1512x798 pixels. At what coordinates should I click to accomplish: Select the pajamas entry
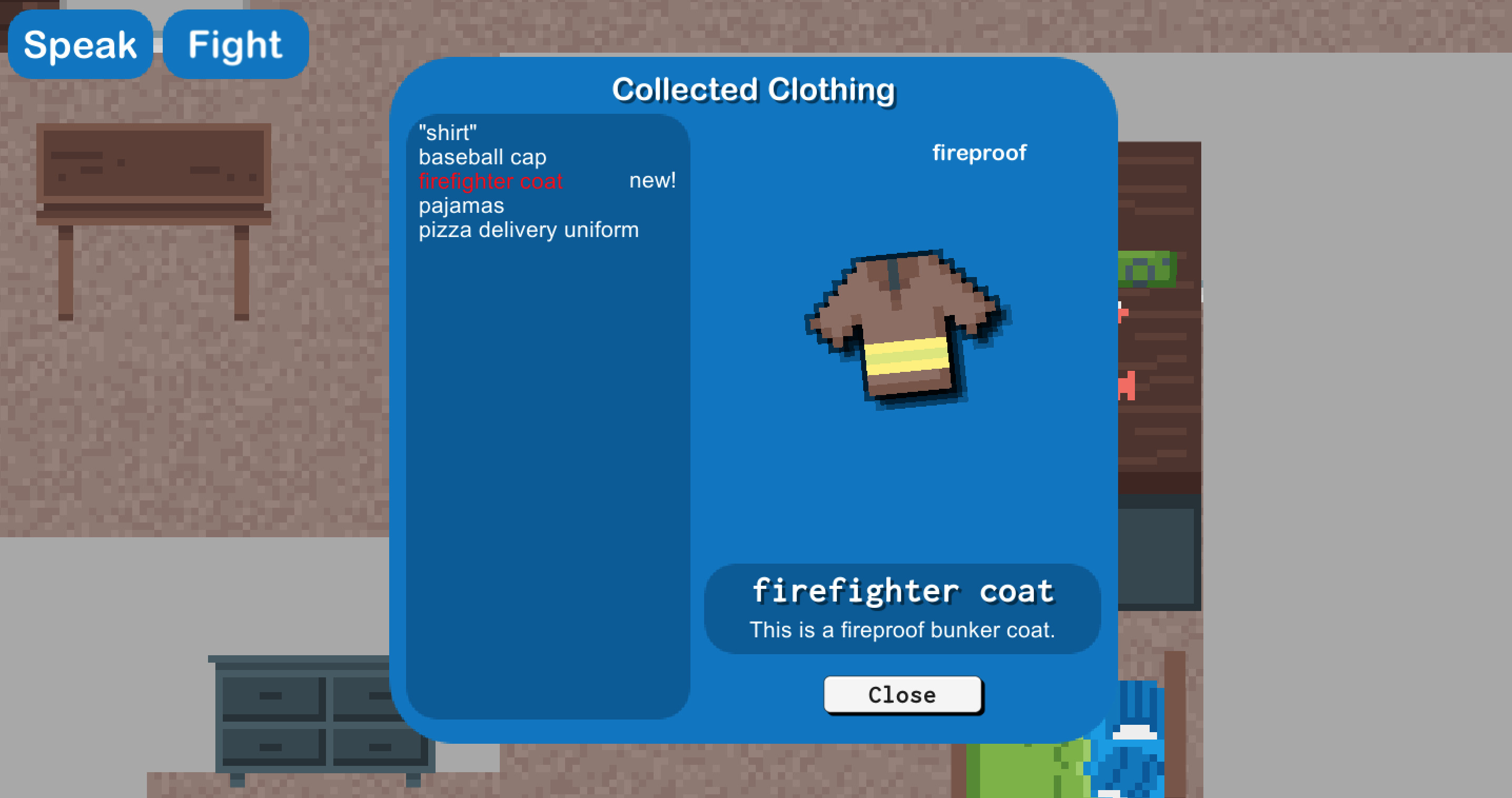click(461, 205)
